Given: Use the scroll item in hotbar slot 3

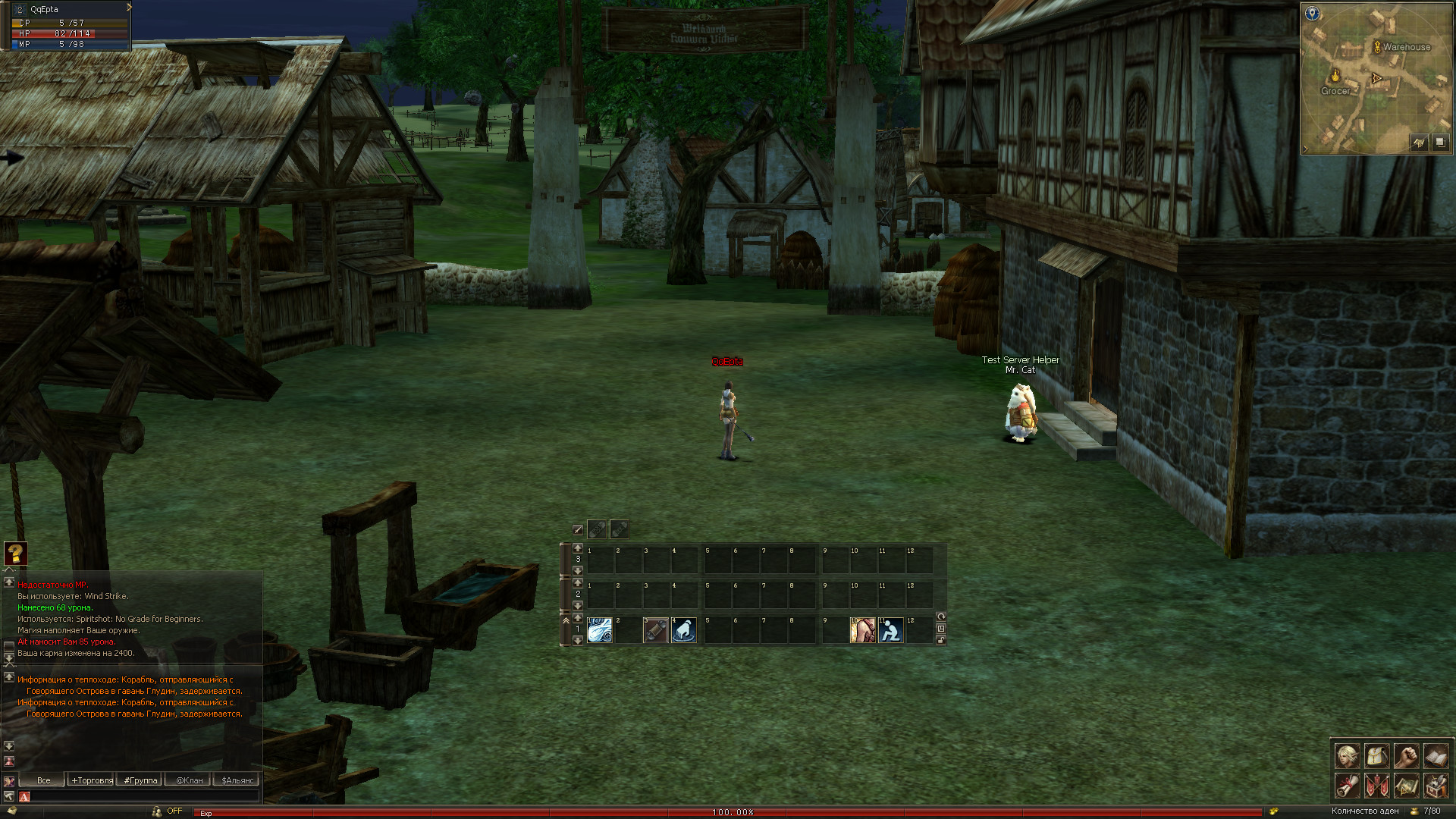Looking at the screenshot, I should pos(655,630).
